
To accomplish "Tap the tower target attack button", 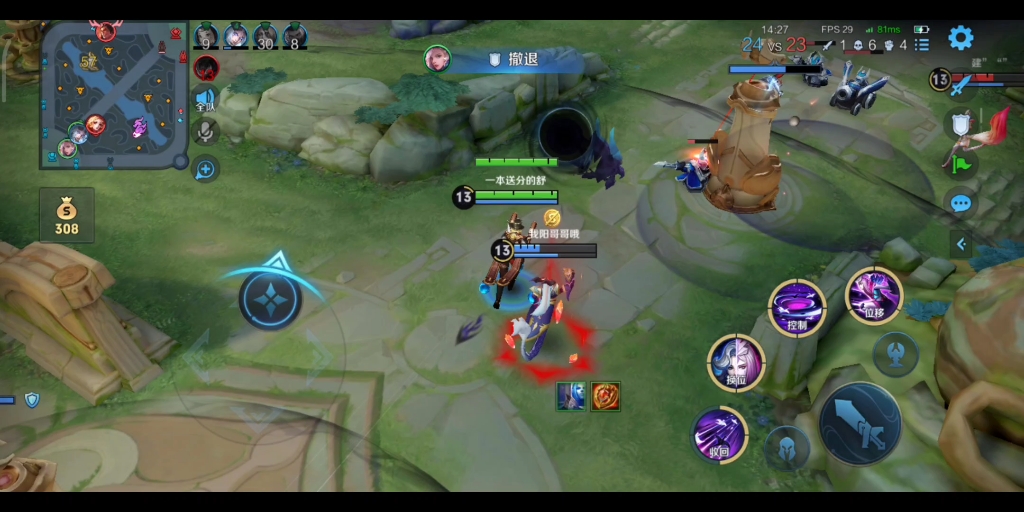I will [895, 353].
